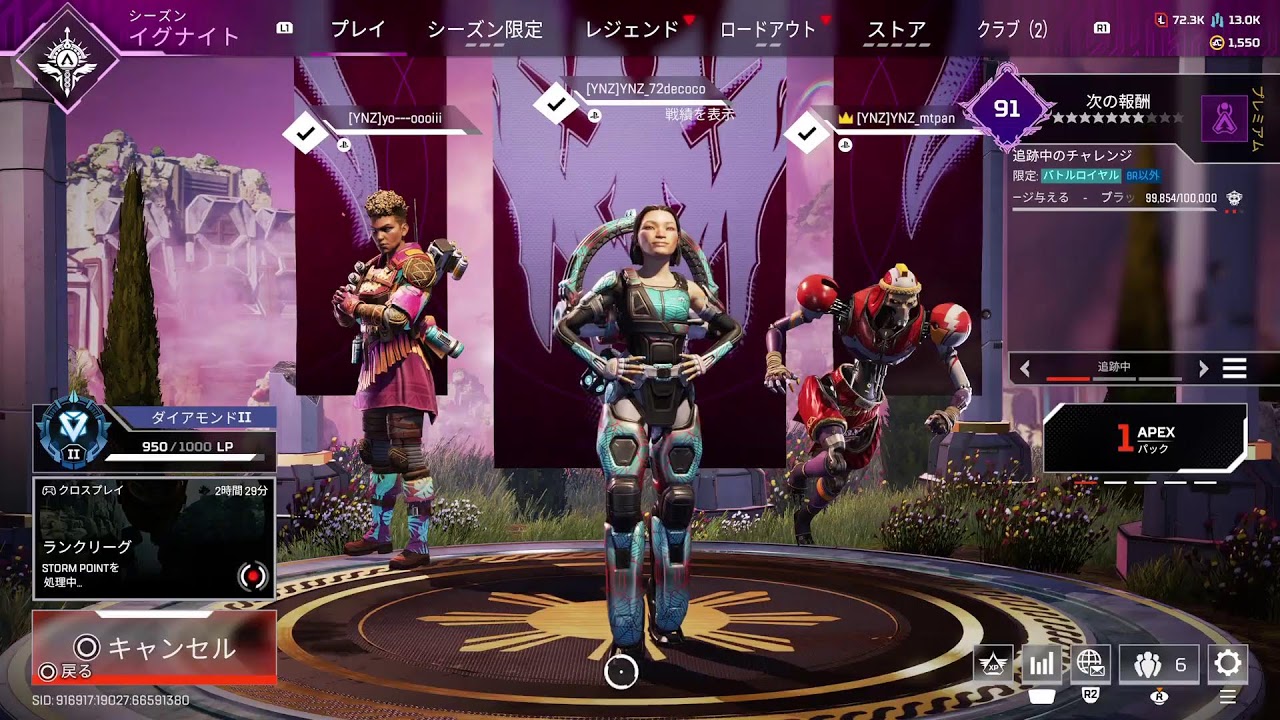
Task: Switch to the プレイ tab
Action: [x=358, y=30]
